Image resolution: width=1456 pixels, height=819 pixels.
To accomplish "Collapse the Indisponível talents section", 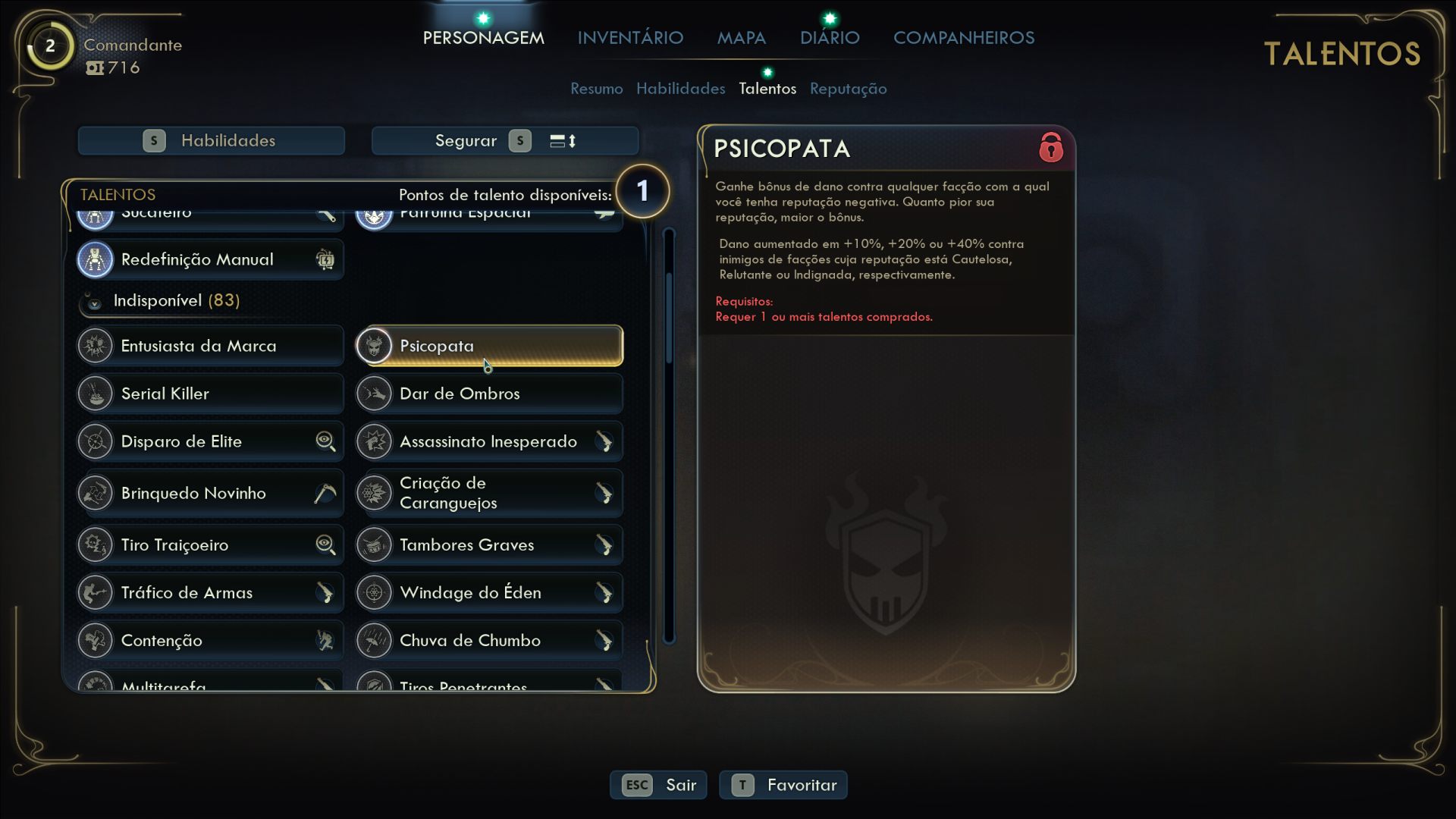I will (94, 302).
